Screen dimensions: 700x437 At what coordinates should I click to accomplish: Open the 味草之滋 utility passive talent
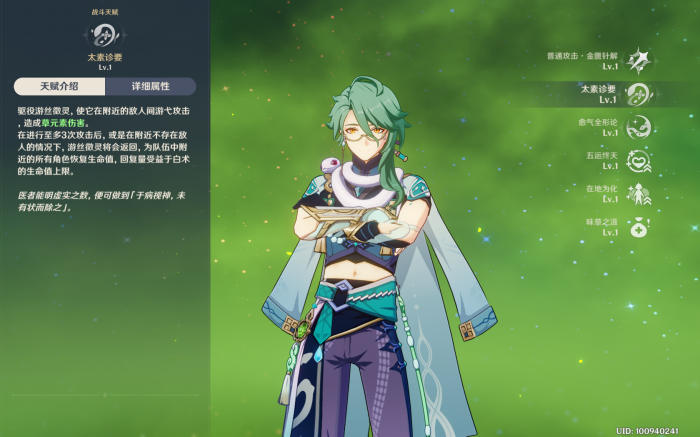tap(638, 226)
